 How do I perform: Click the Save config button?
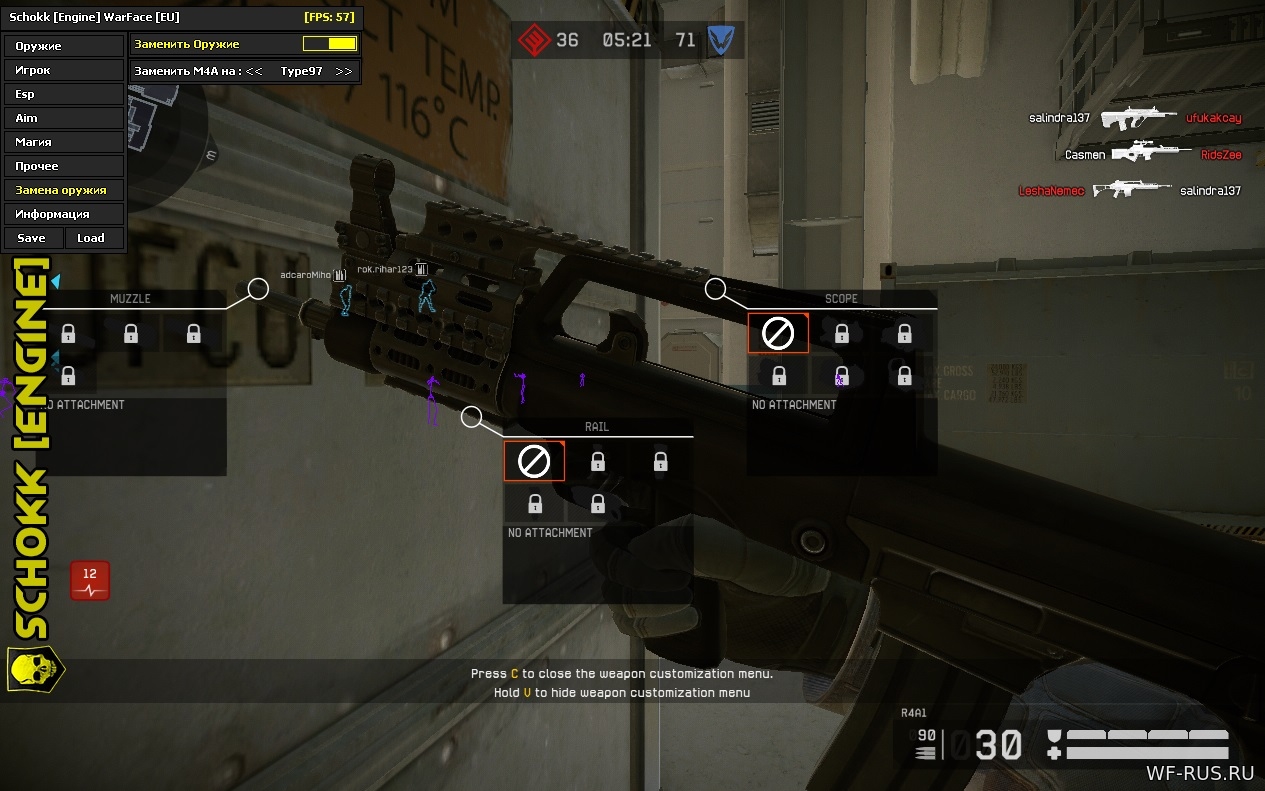32,238
